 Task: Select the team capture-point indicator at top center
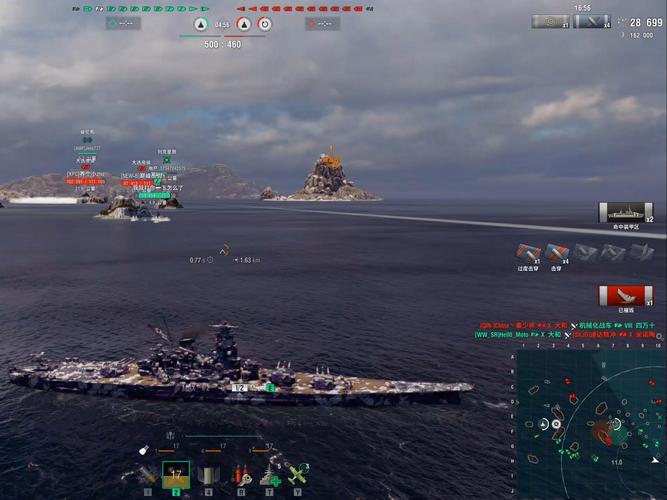coord(201,24)
